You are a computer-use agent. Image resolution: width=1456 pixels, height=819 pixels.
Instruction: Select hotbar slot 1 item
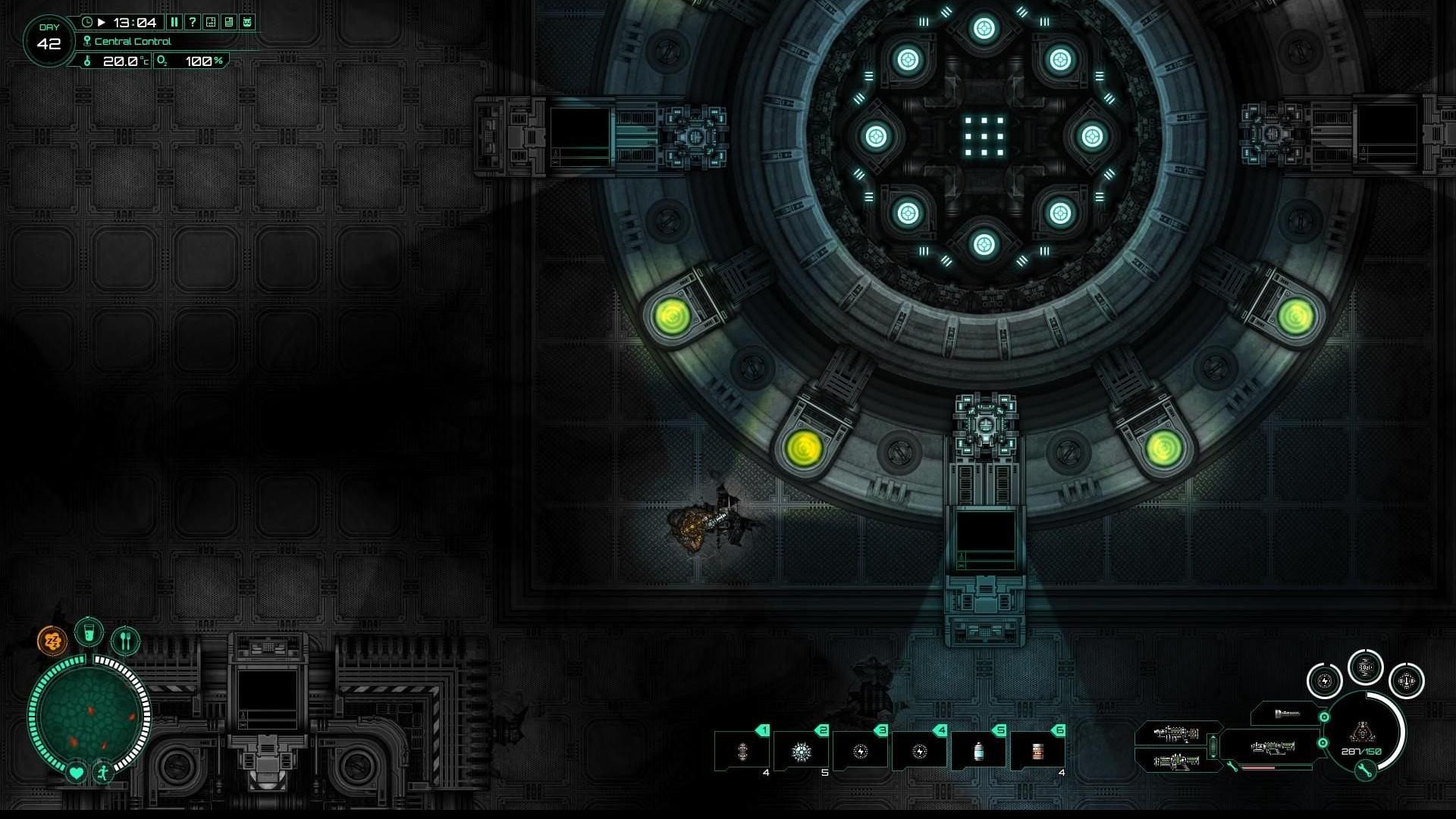[x=742, y=751]
